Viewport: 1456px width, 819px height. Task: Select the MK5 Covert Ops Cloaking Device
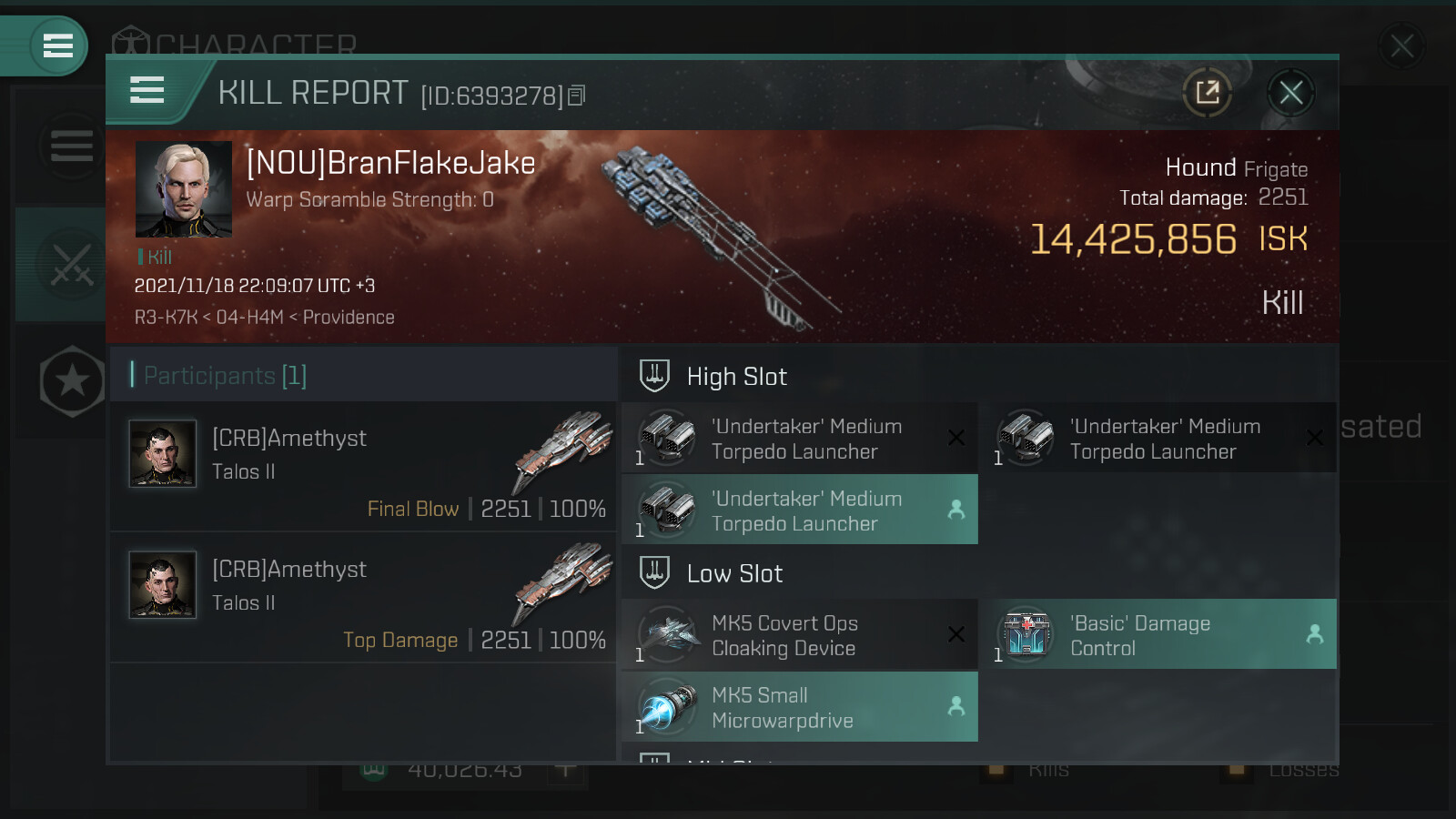799,635
